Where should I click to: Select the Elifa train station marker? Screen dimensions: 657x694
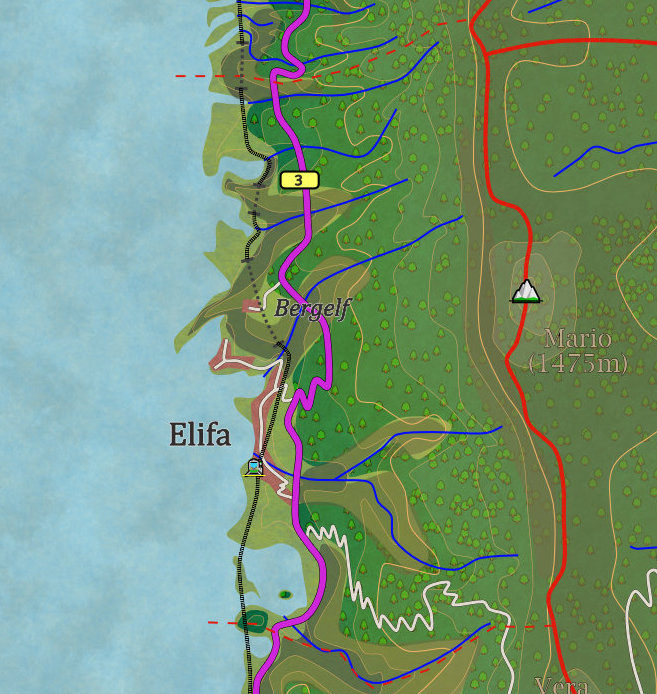(x=255, y=465)
